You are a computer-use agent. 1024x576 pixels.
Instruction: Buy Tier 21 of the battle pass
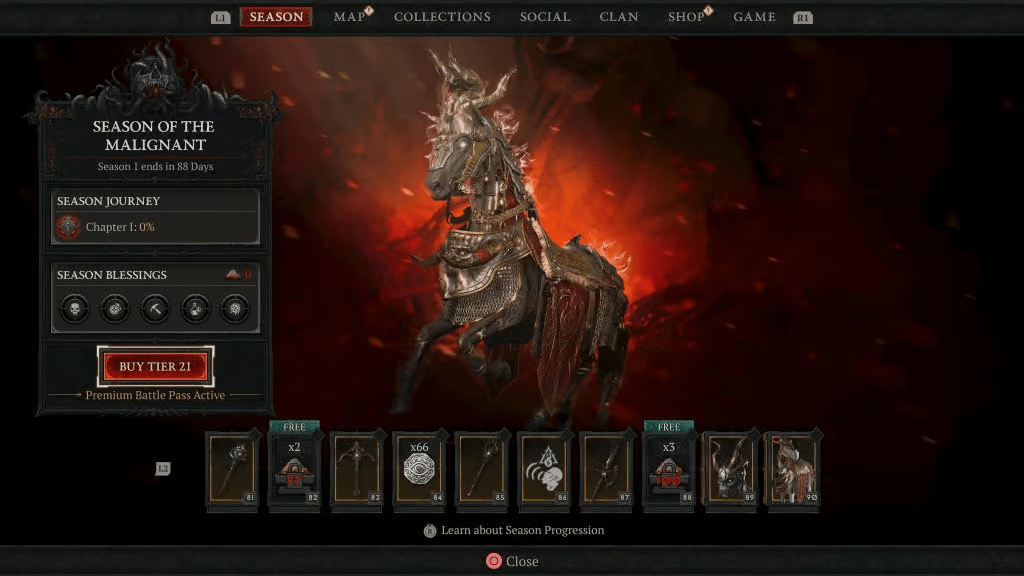click(155, 367)
